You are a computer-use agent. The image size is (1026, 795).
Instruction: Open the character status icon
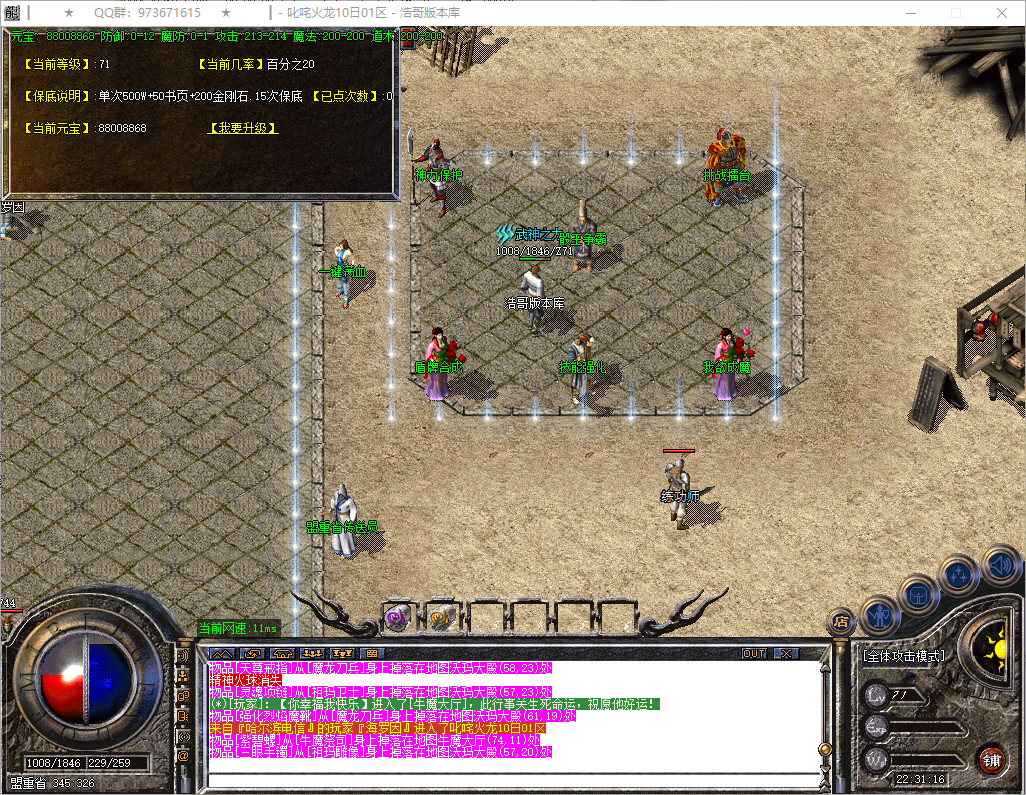tap(878, 616)
